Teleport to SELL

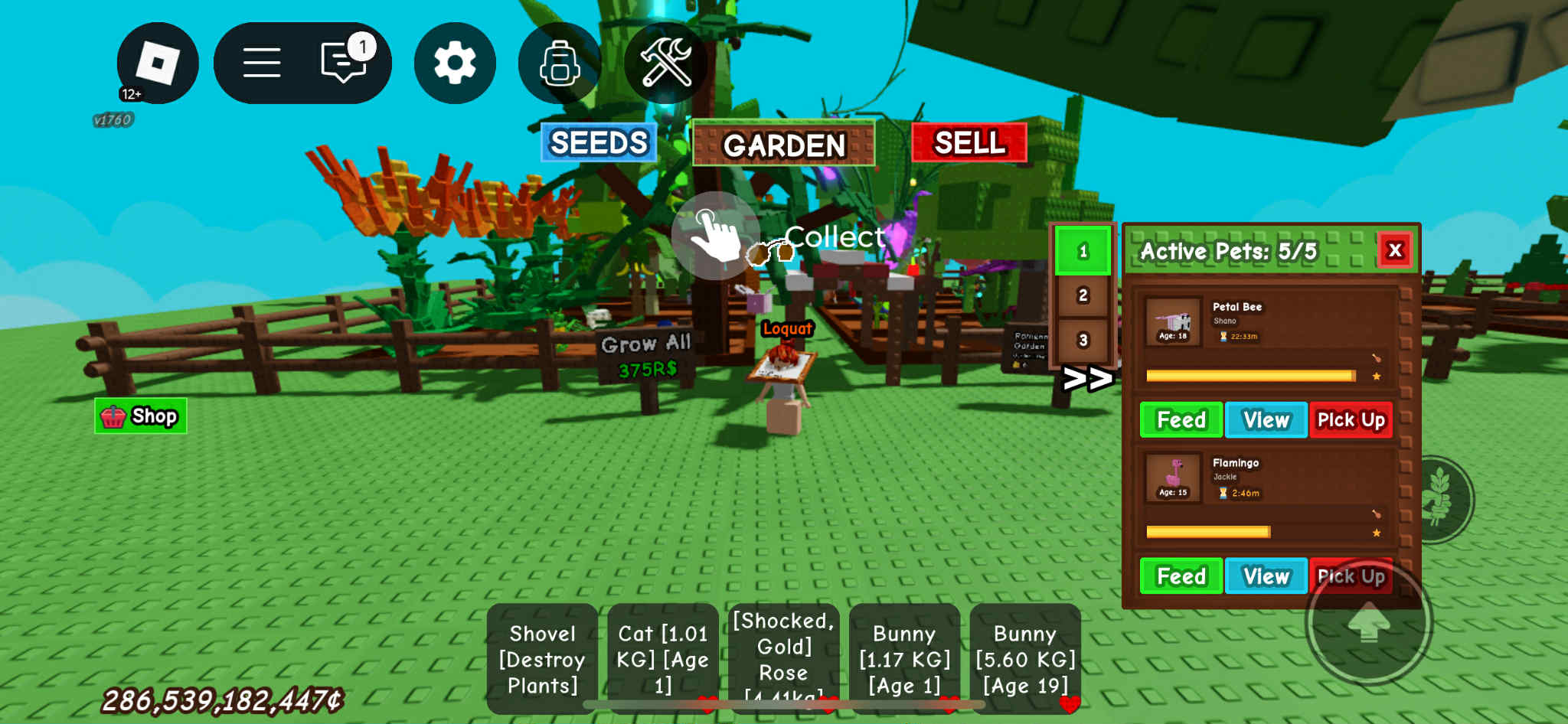click(x=969, y=142)
